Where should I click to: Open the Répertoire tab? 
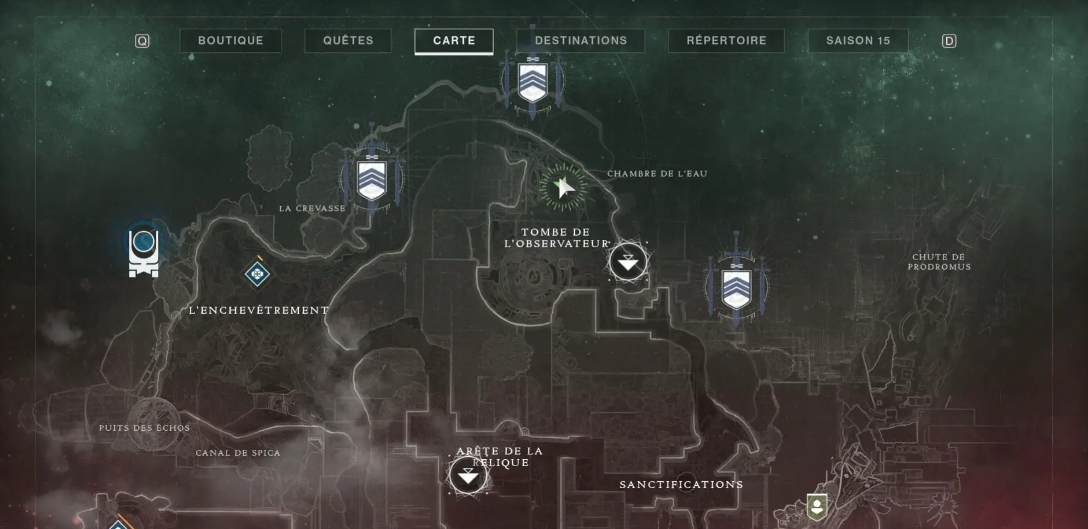726,41
